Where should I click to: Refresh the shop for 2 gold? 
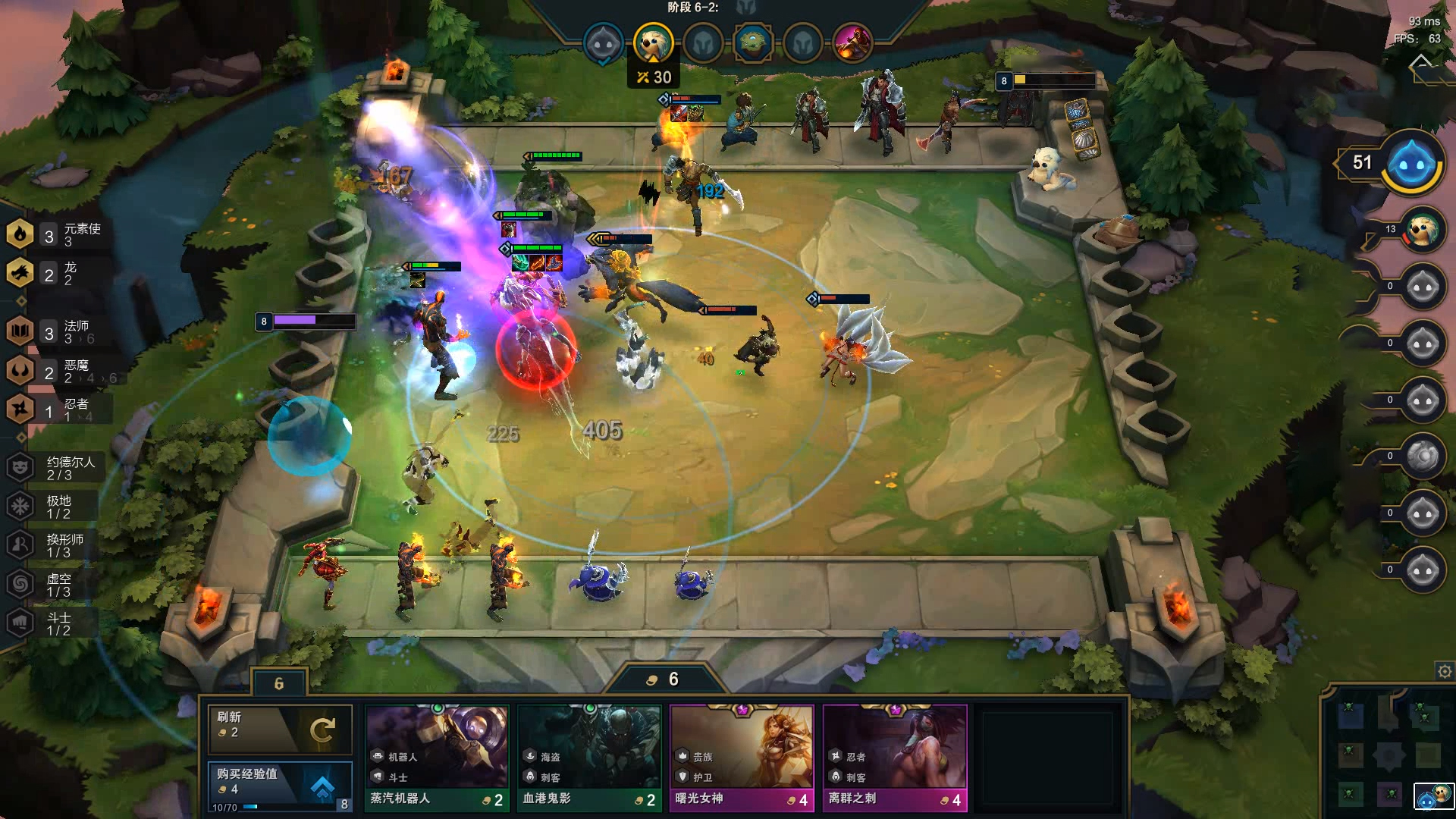279,729
